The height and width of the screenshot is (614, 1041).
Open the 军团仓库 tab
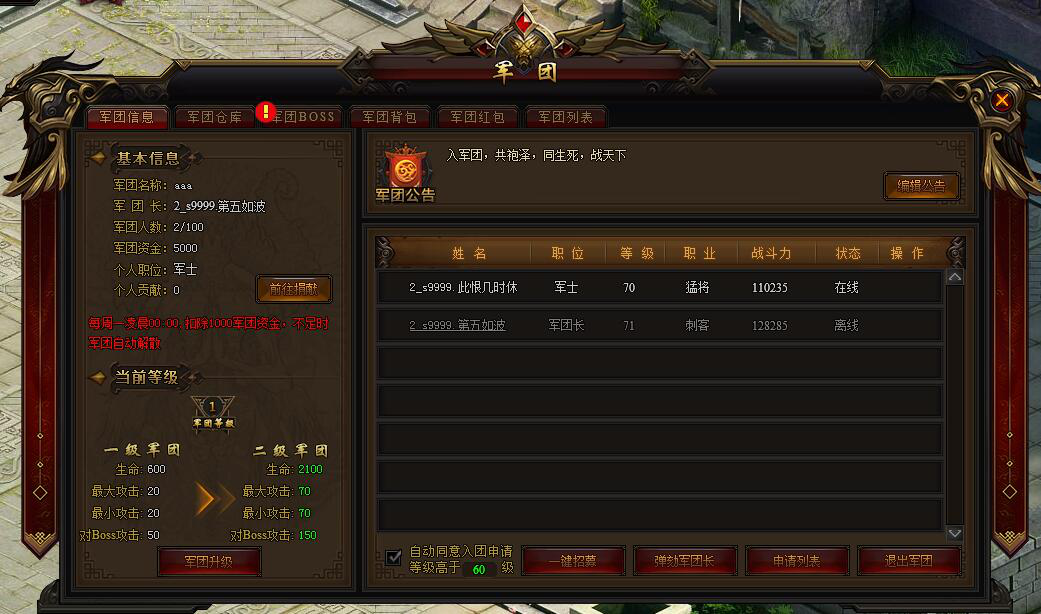[x=215, y=117]
